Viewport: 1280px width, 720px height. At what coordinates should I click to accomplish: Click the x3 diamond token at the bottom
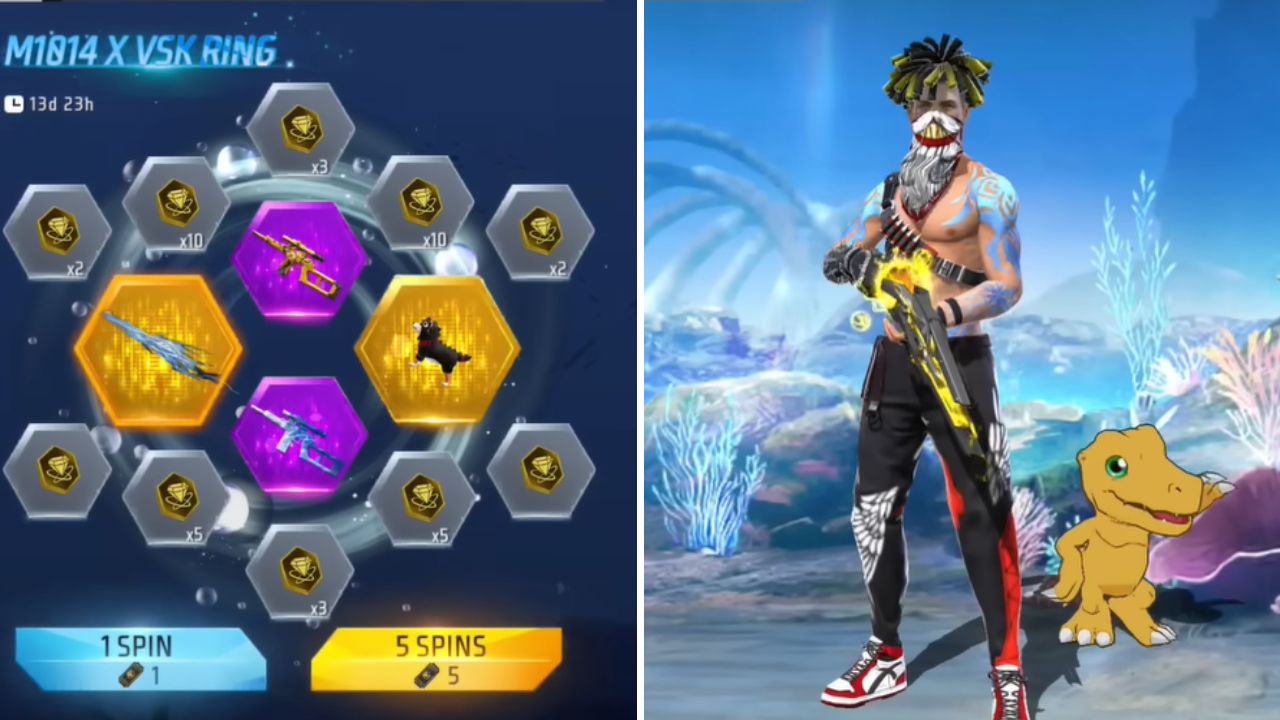(299, 570)
